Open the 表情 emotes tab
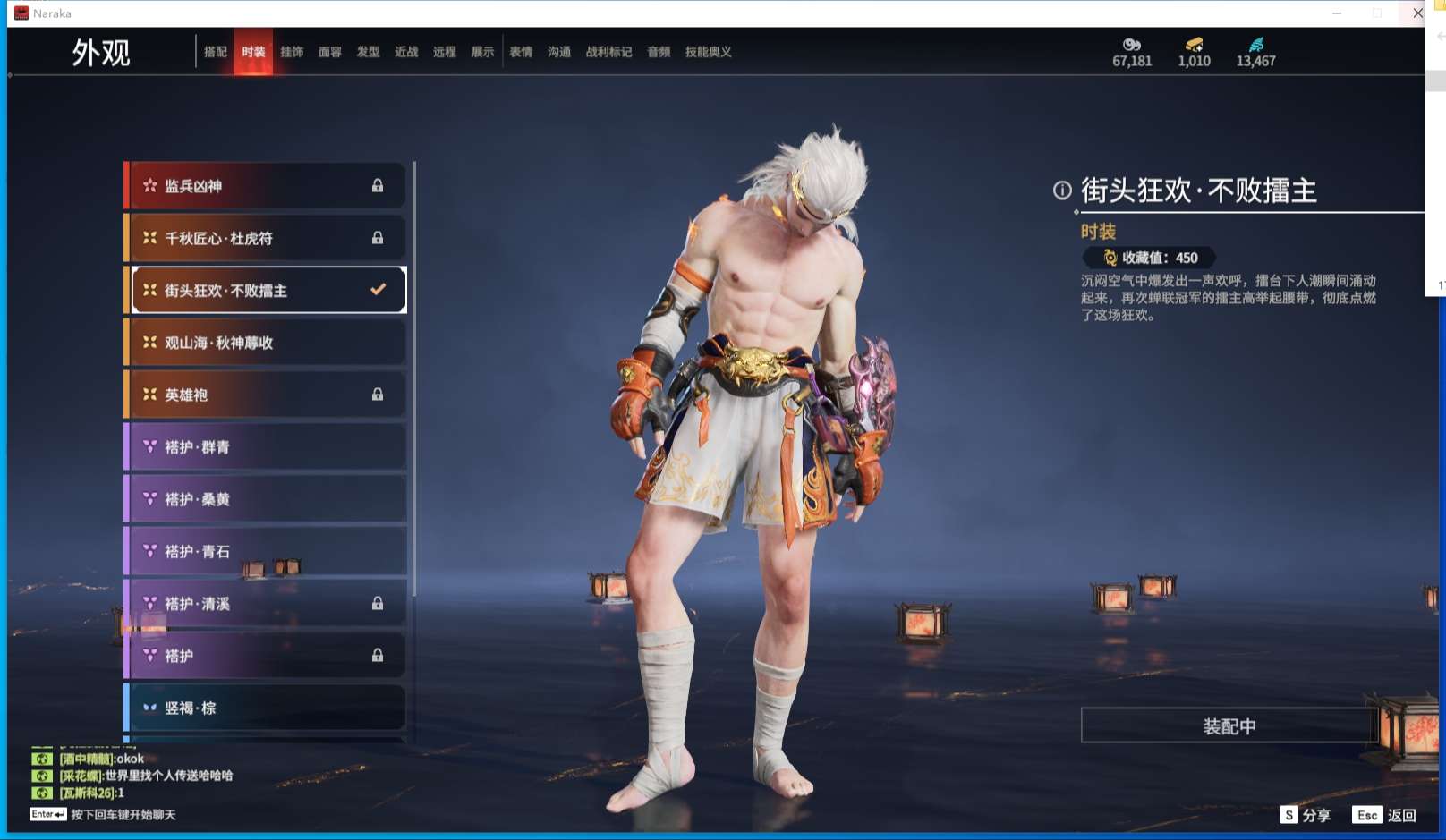The image size is (1446, 840). [x=521, y=52]
